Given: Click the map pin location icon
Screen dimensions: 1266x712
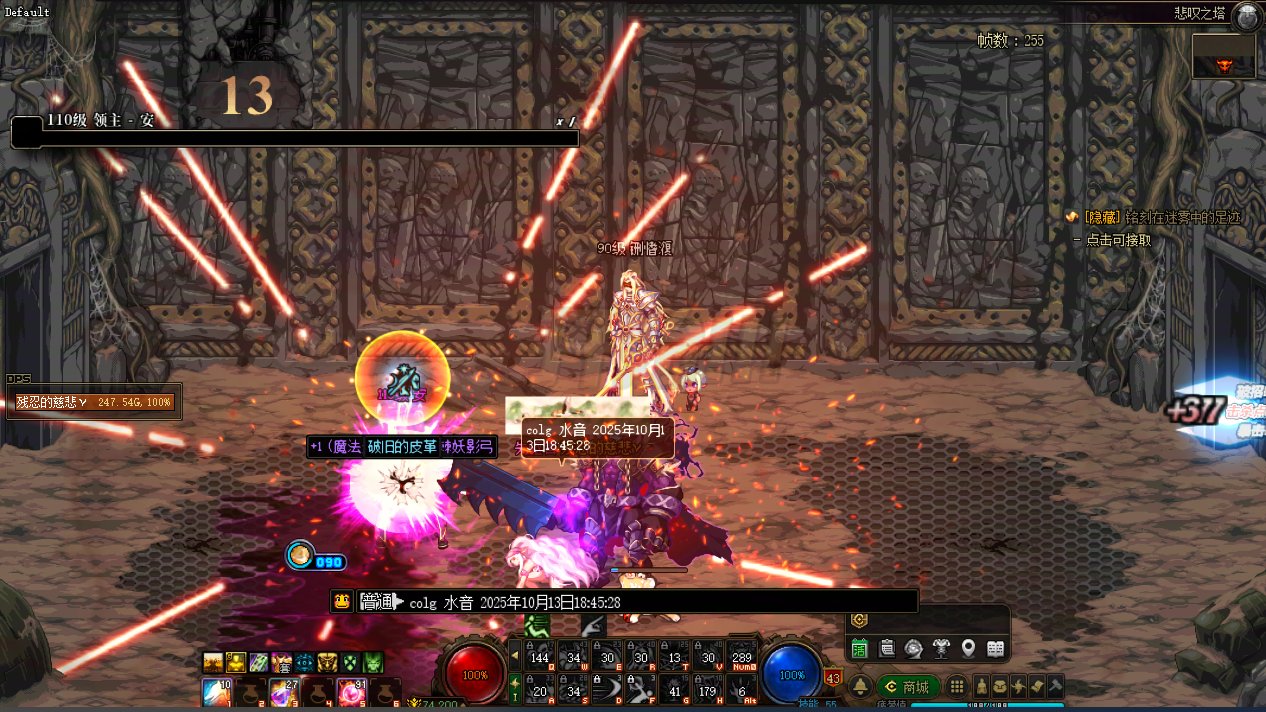Looking at the screenshot, I should click(968, 648).
